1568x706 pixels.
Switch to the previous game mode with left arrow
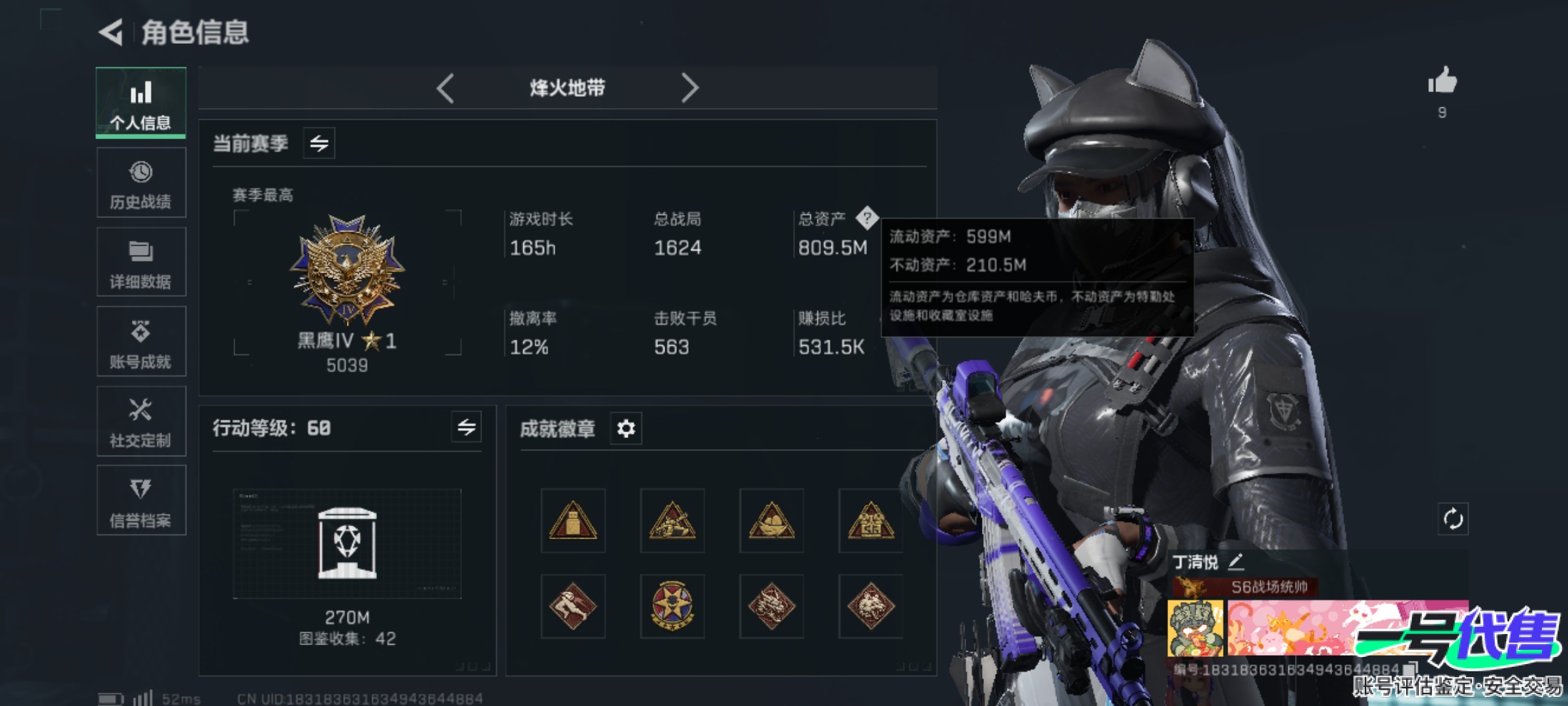(446, 88)
